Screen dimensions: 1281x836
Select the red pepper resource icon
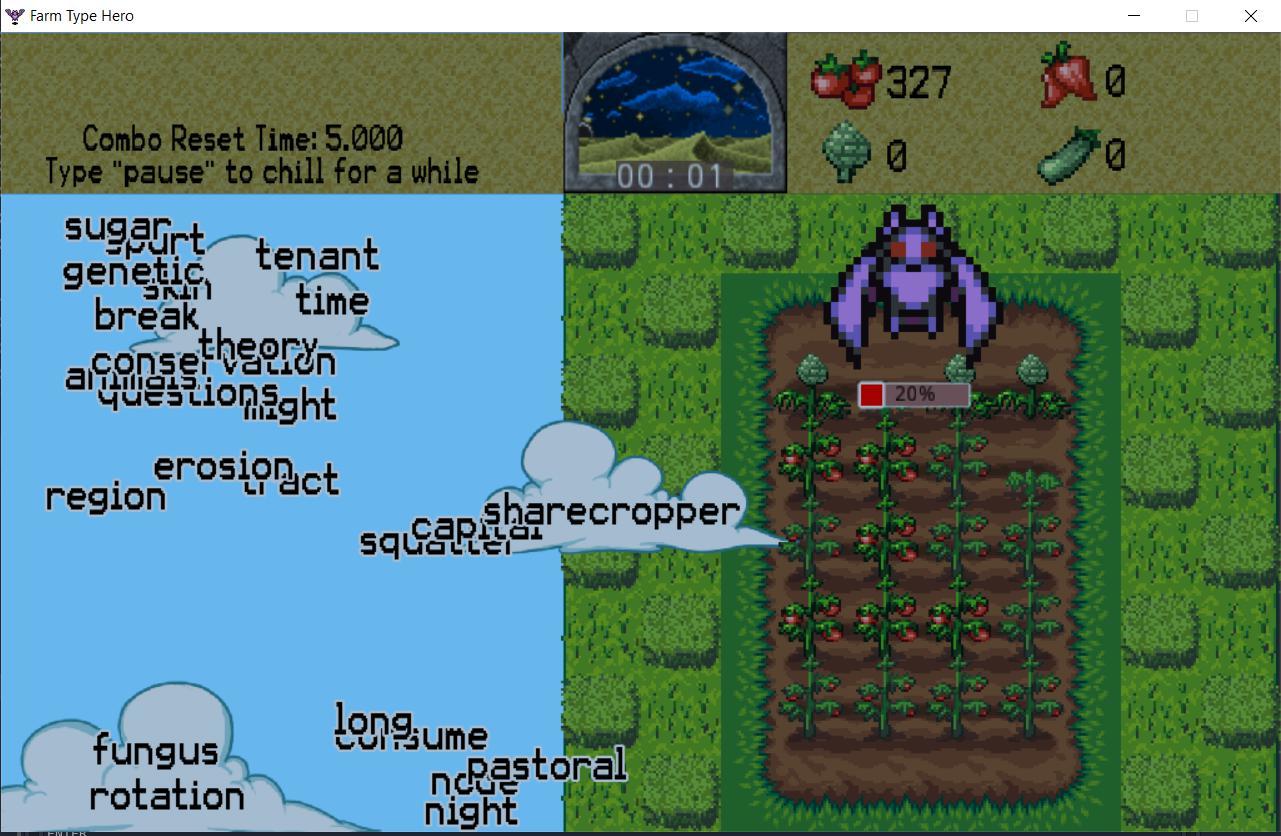pos(1070,75)
